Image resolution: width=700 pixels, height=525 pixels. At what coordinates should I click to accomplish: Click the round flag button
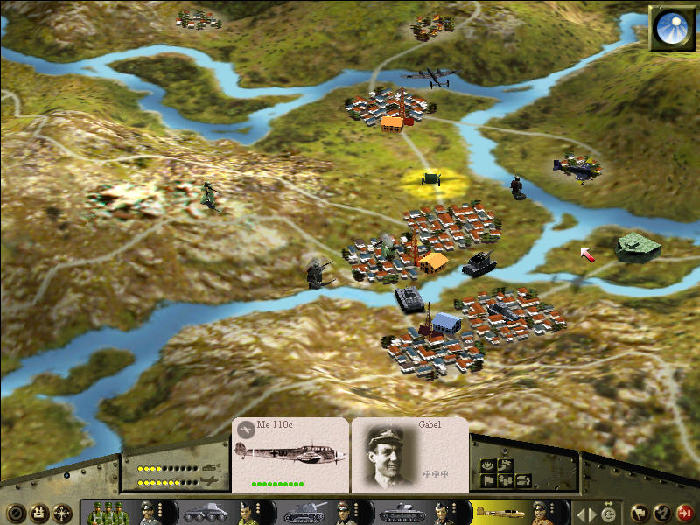point(640,513)
